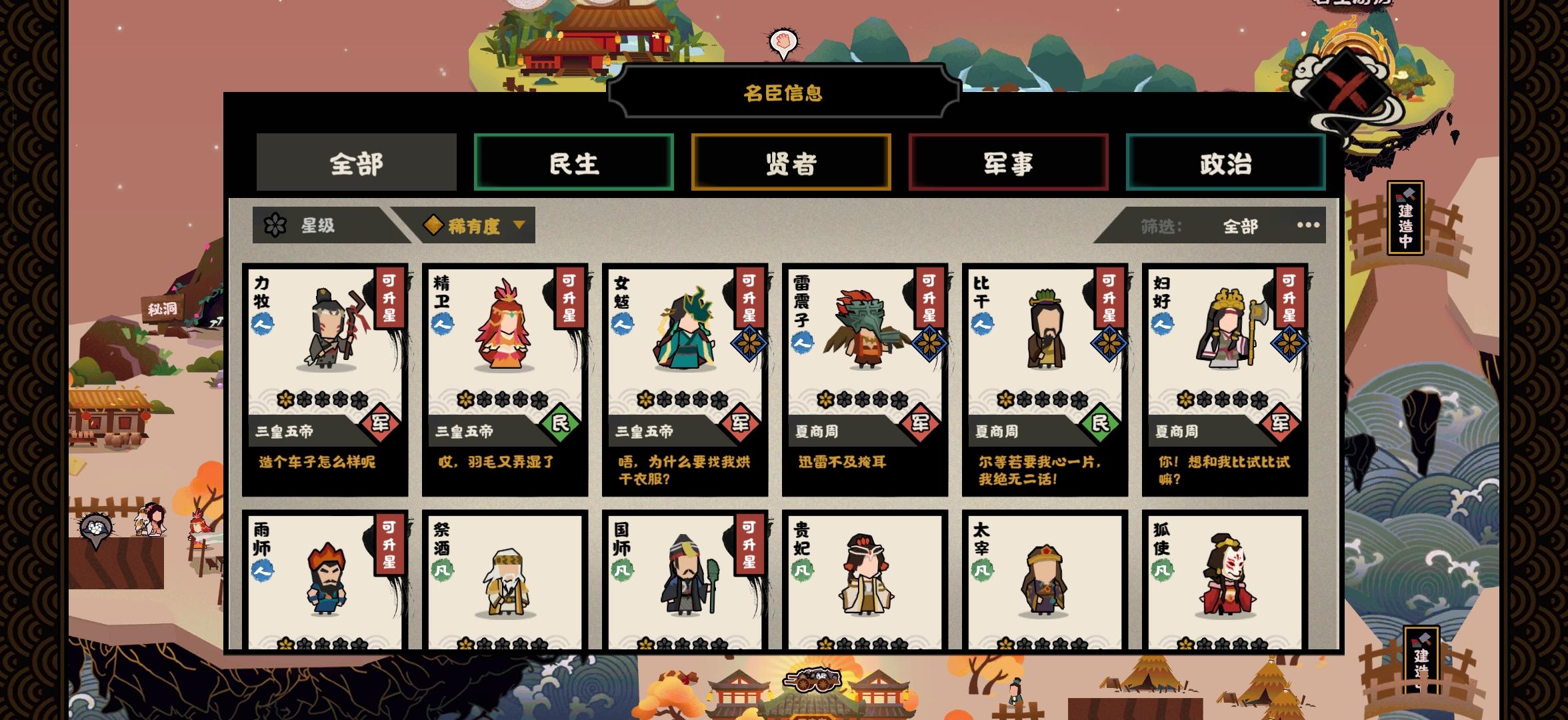Click the 可升星 button on 国师's card
The height and width of the screenshot is (720, 1568).
750,544
